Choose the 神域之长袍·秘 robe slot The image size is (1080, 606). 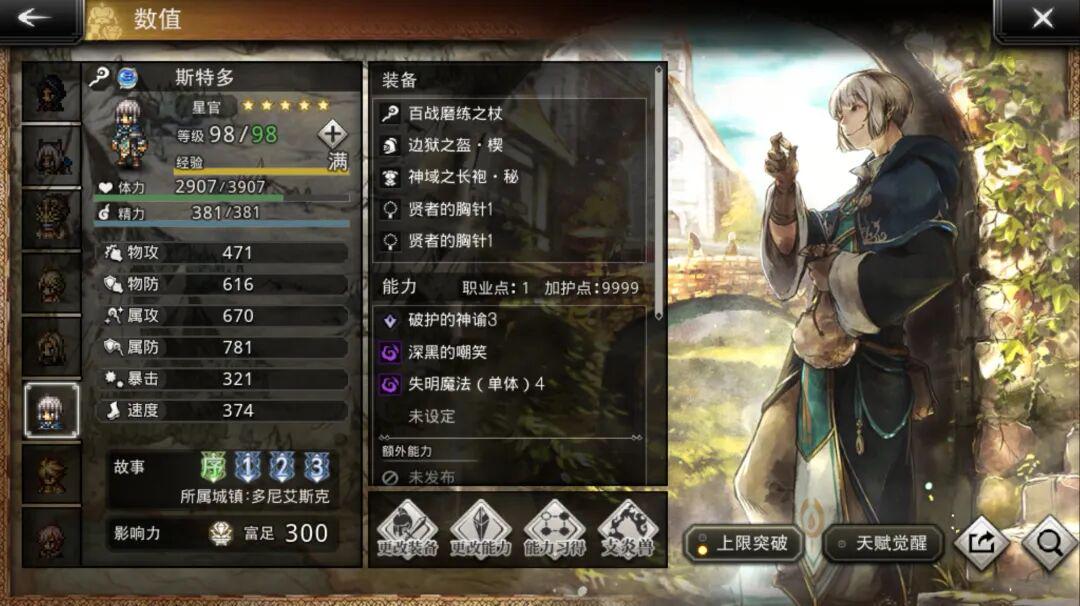tap(510, 177)
